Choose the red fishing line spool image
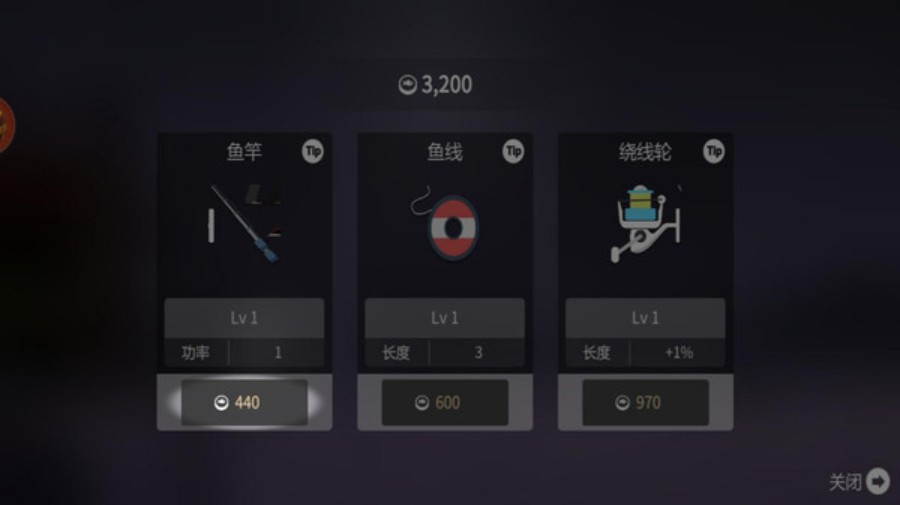 tap(445, 223)
